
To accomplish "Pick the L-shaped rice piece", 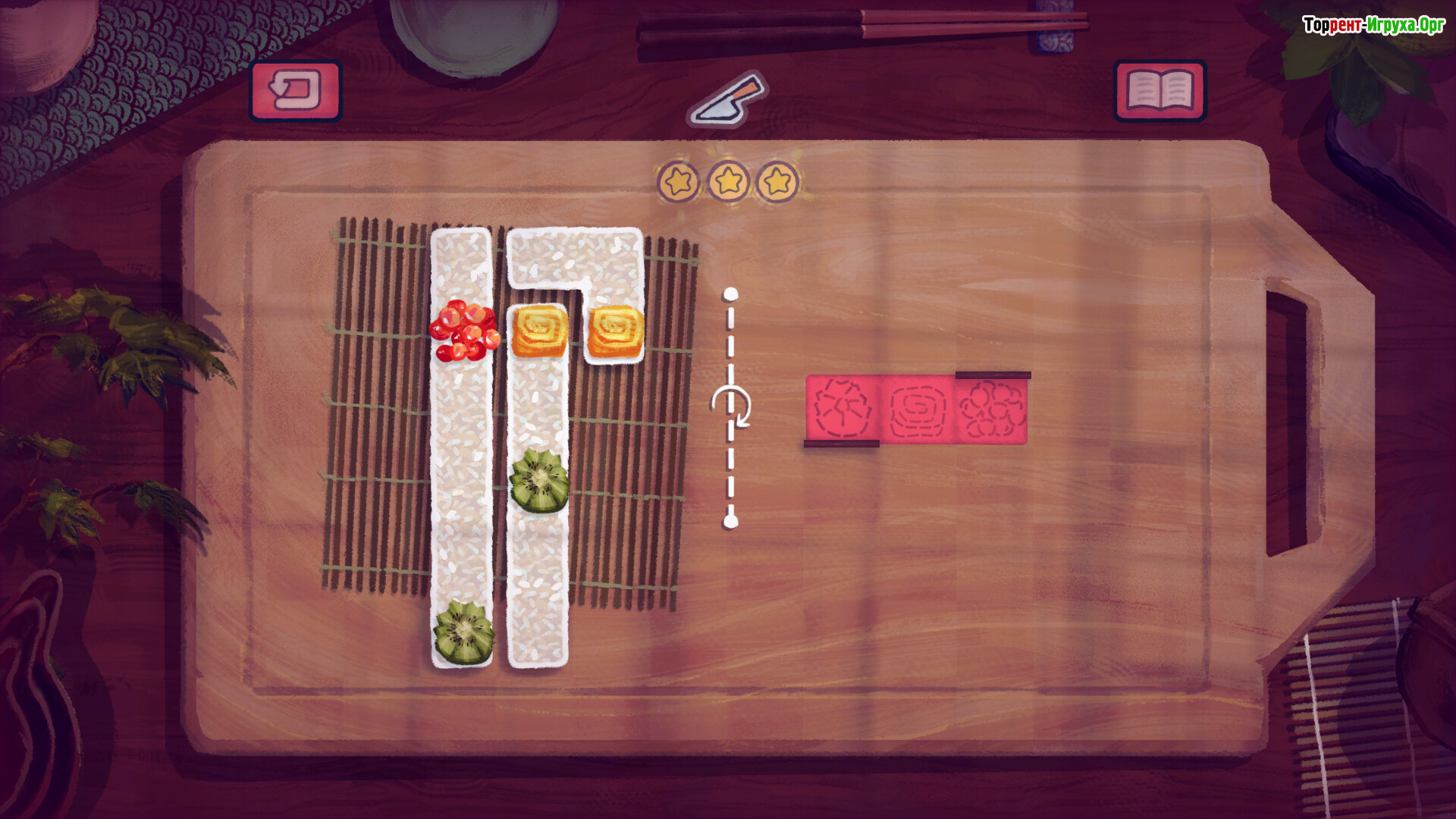I will tap(575, 258).
